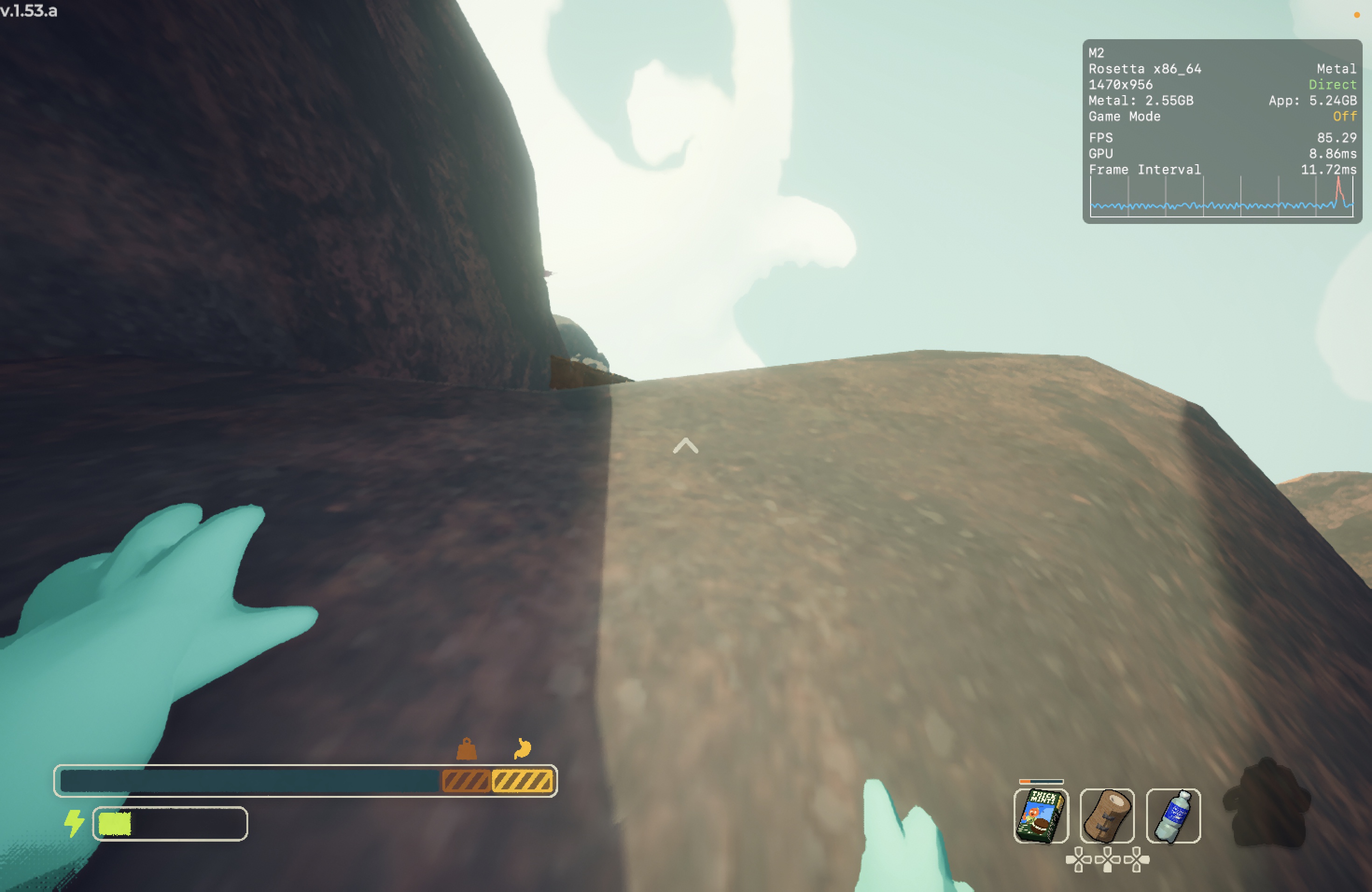This screenshot has height=892, width=1372.
Task: Click the green lightning bolt energy icon
Action: click(x=74, y=823)
